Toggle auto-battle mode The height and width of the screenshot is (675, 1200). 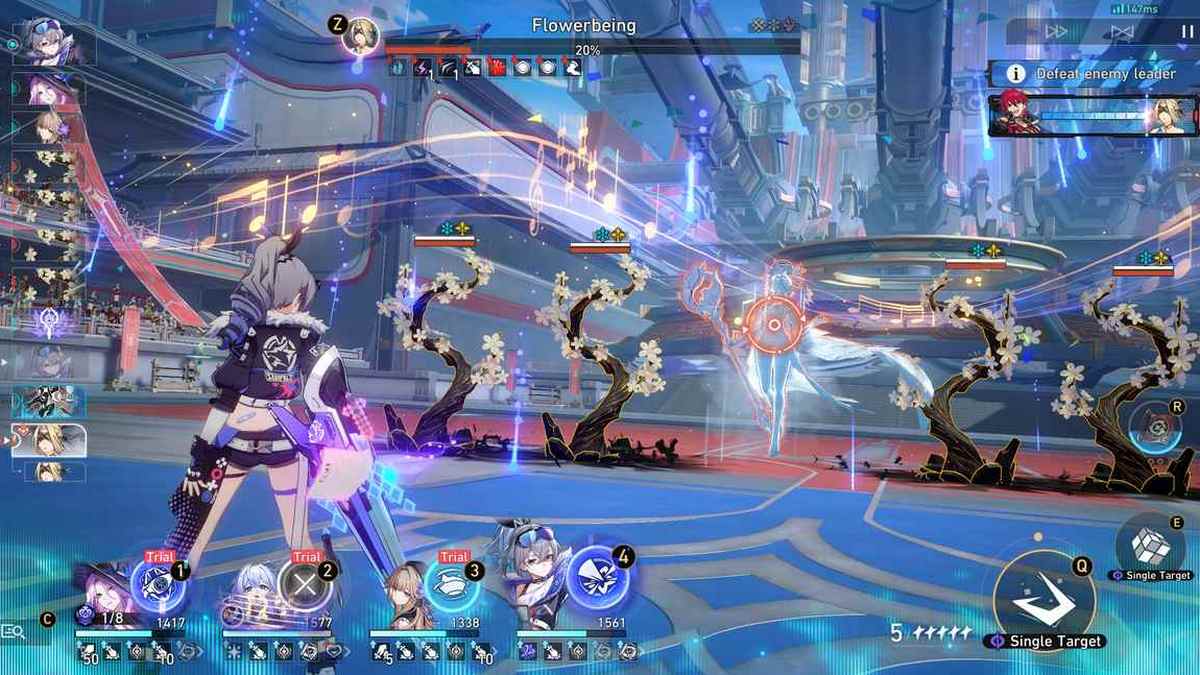pyautogui.click(x=1122, y=31)
